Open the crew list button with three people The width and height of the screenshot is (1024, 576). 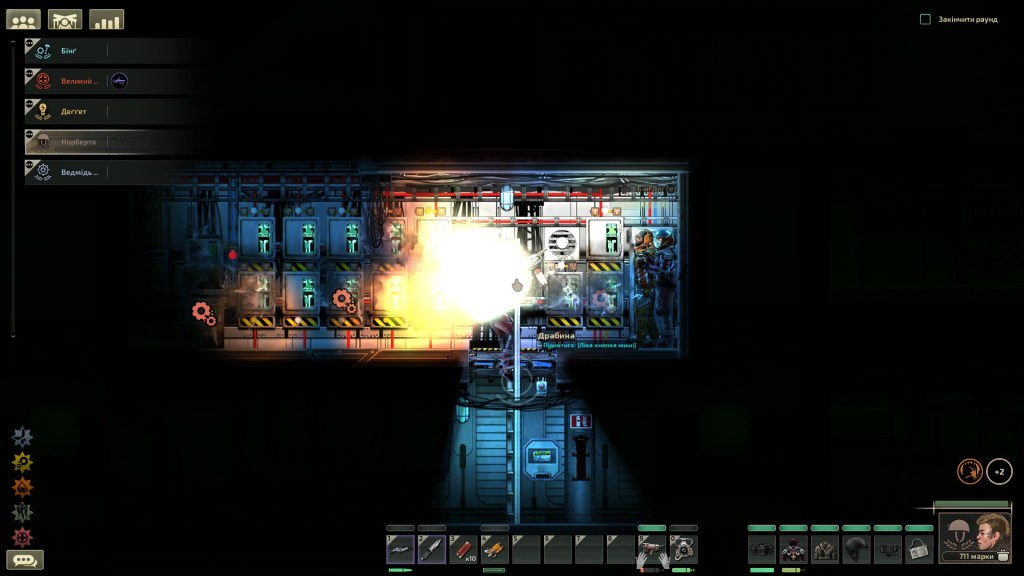(x=23, y=19)
